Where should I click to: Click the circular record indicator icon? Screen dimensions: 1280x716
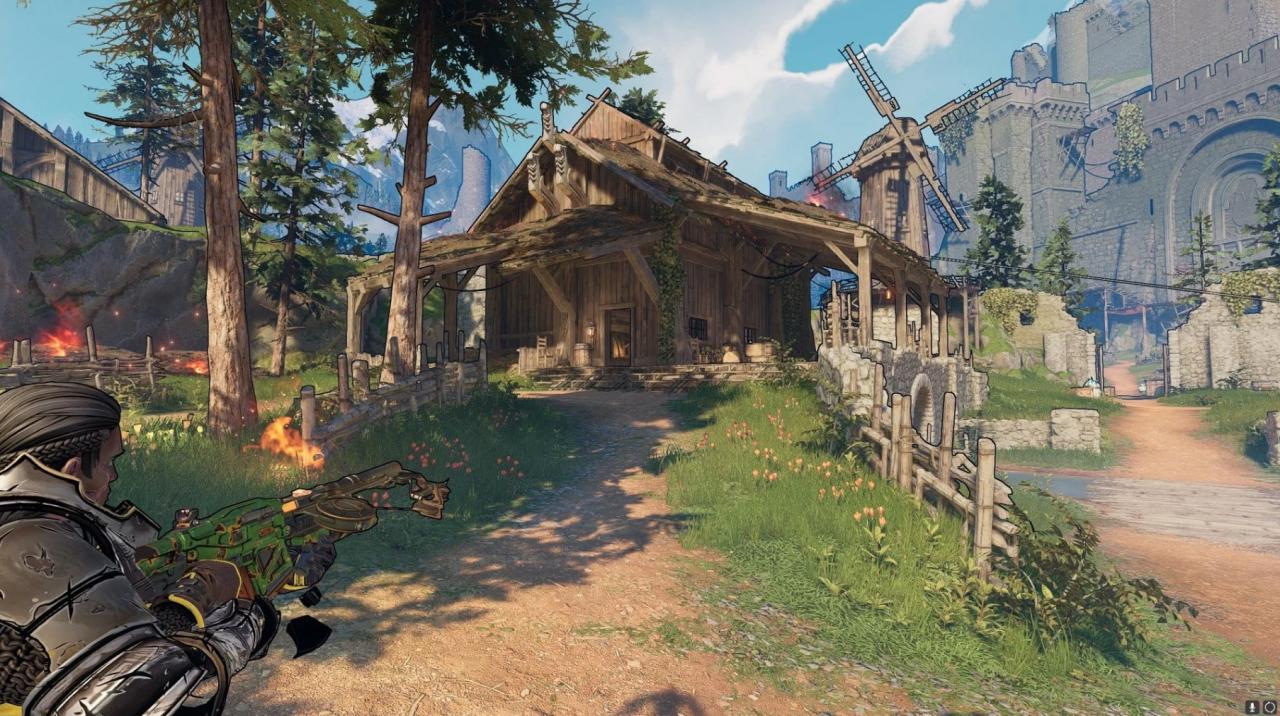point(1270,707)
